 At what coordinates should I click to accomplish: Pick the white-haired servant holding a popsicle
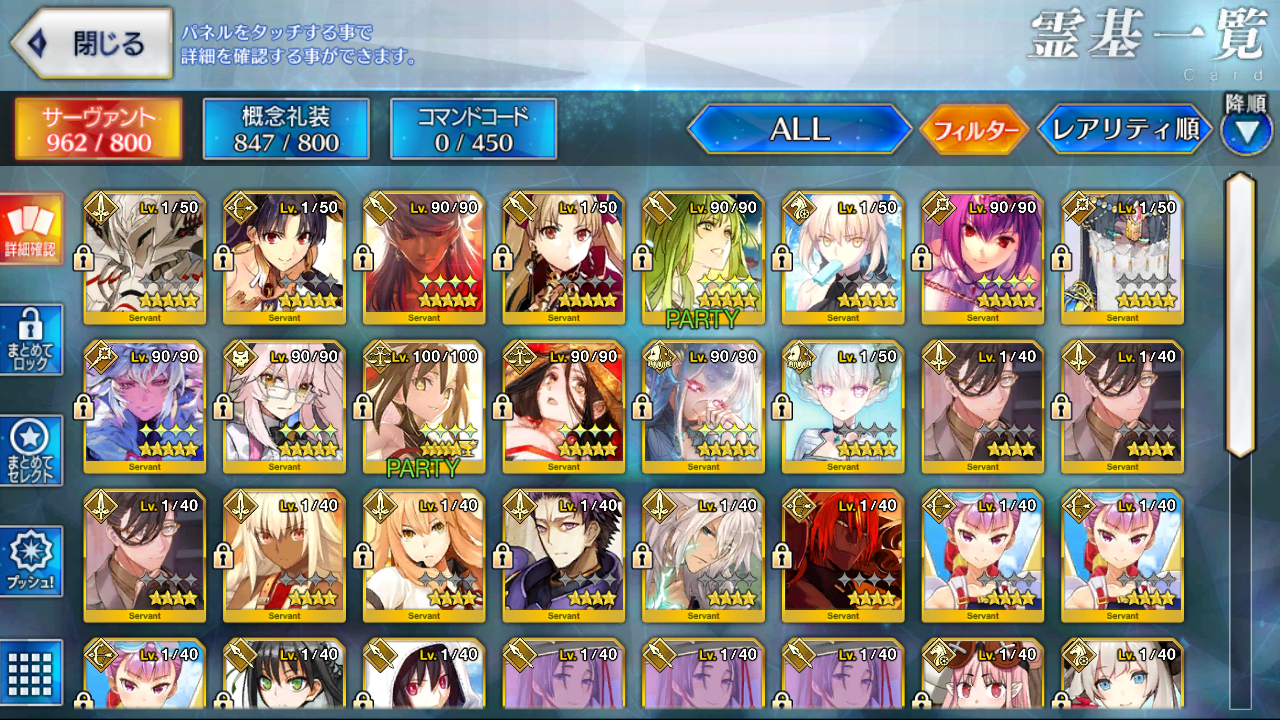coord(843,258)
